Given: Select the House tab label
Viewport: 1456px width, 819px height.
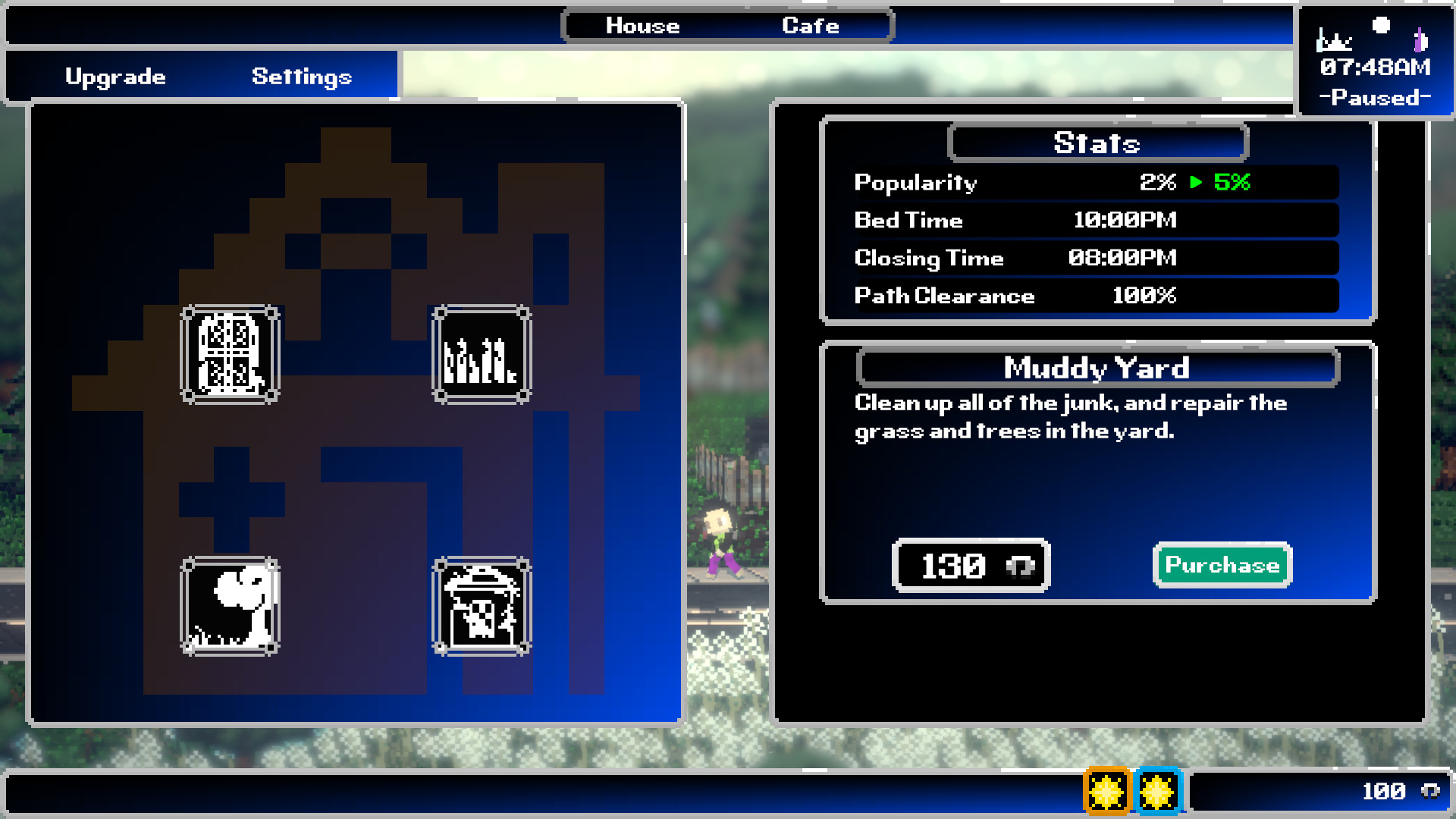Looking at the screenshot, I should pyautogui.click(x=641, y=25).
